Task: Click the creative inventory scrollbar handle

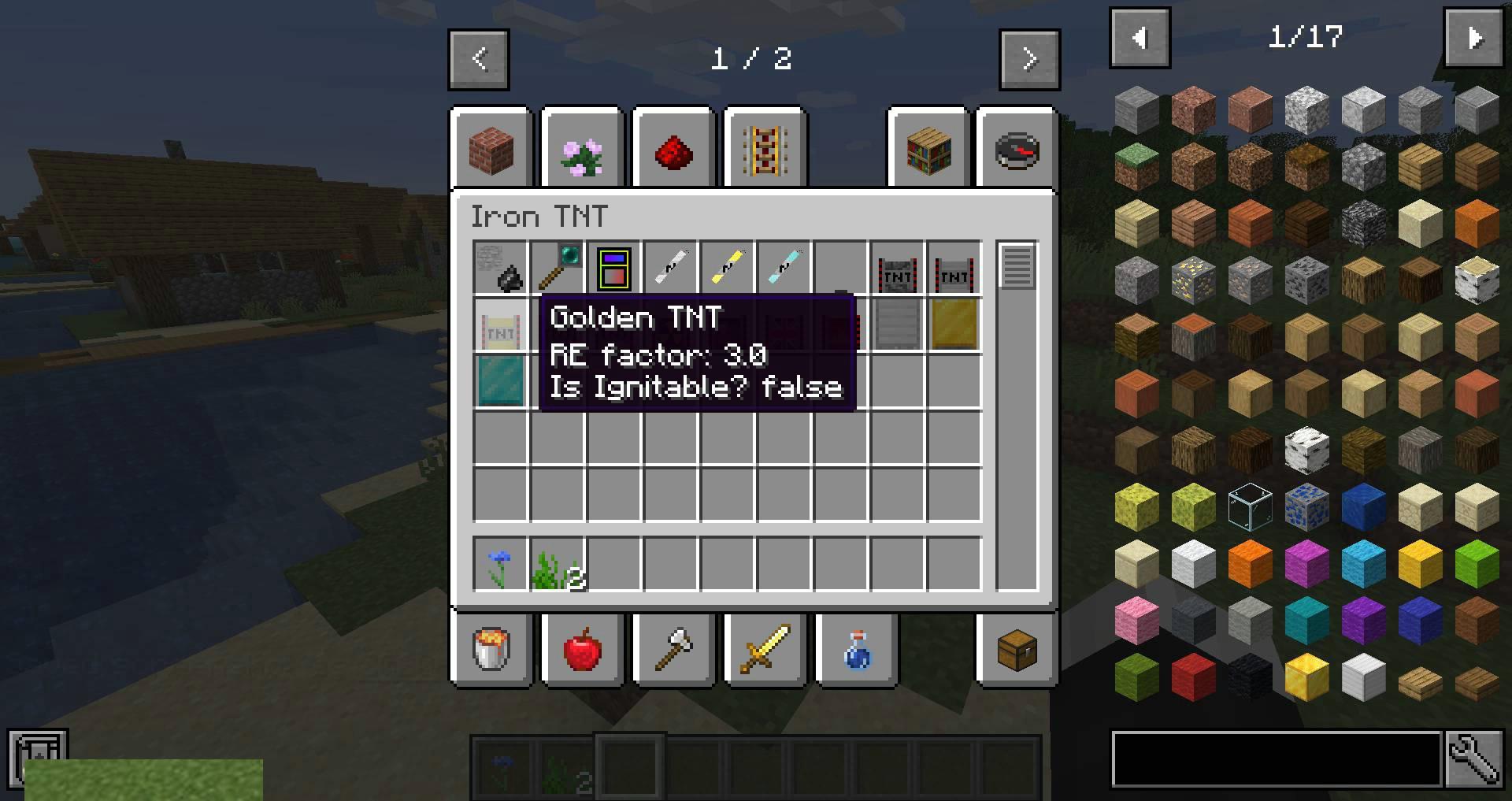Action: [x=1017, y=266]
